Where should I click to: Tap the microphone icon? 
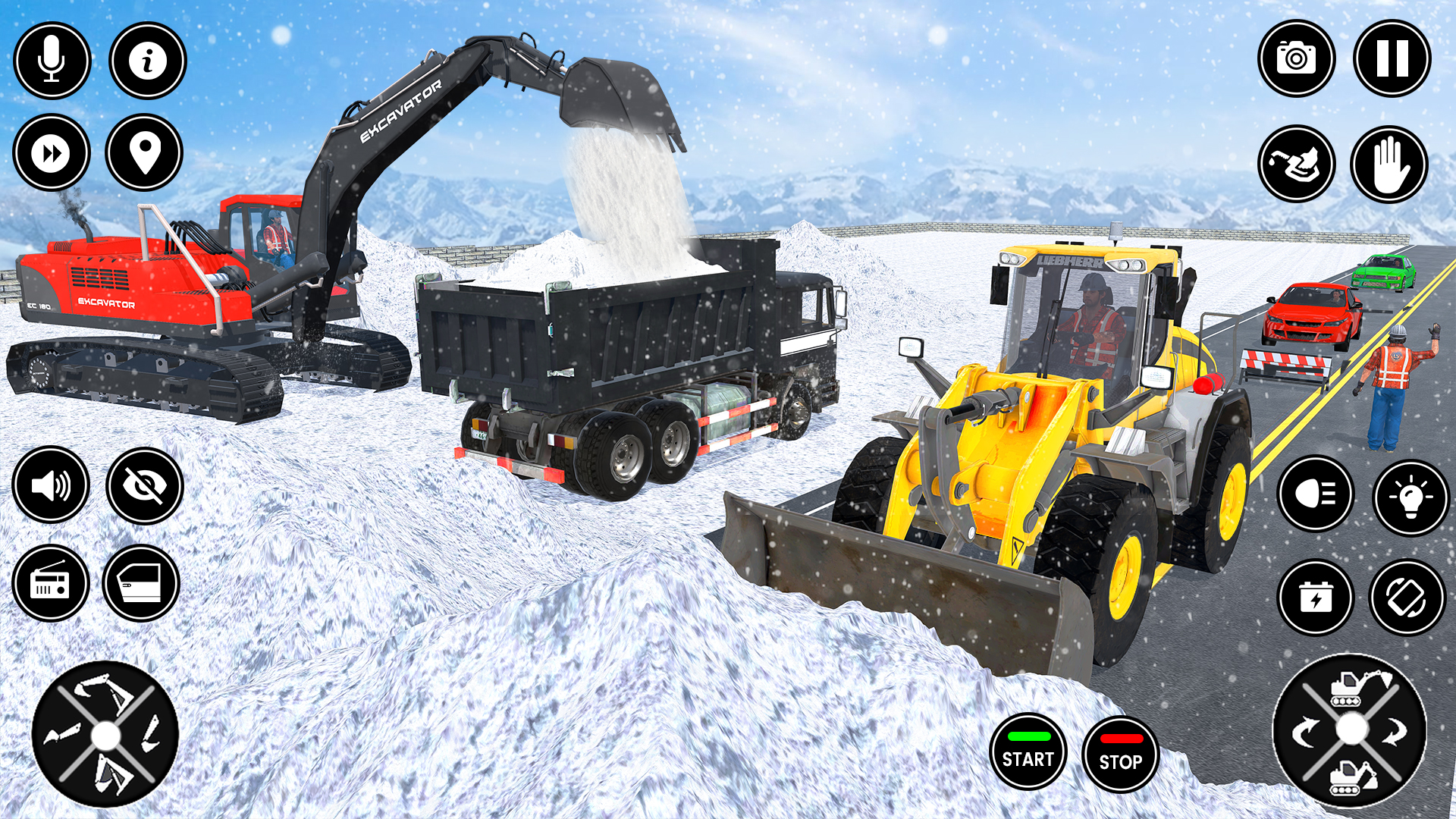[x=51, y=60]
